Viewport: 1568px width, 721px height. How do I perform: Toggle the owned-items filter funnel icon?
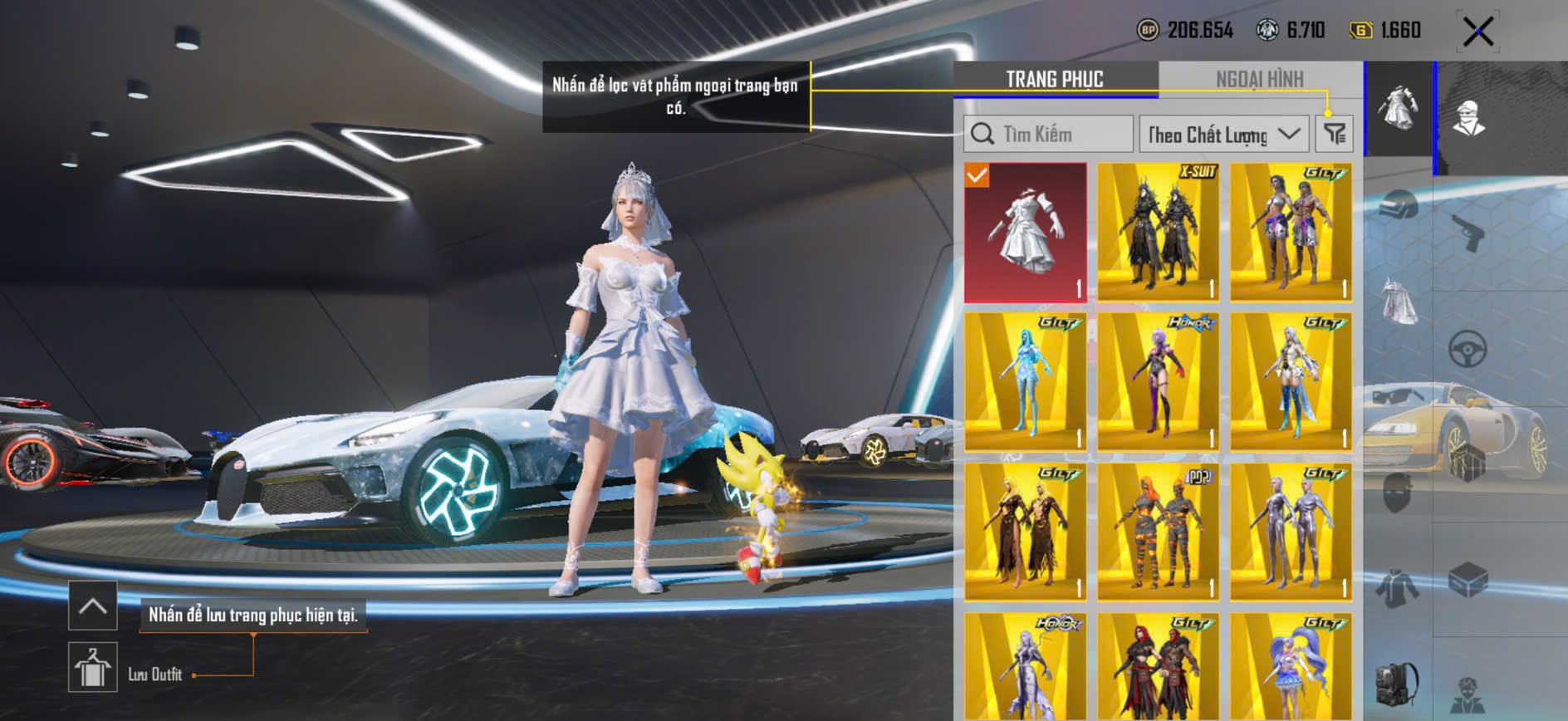coord(1335,134)
